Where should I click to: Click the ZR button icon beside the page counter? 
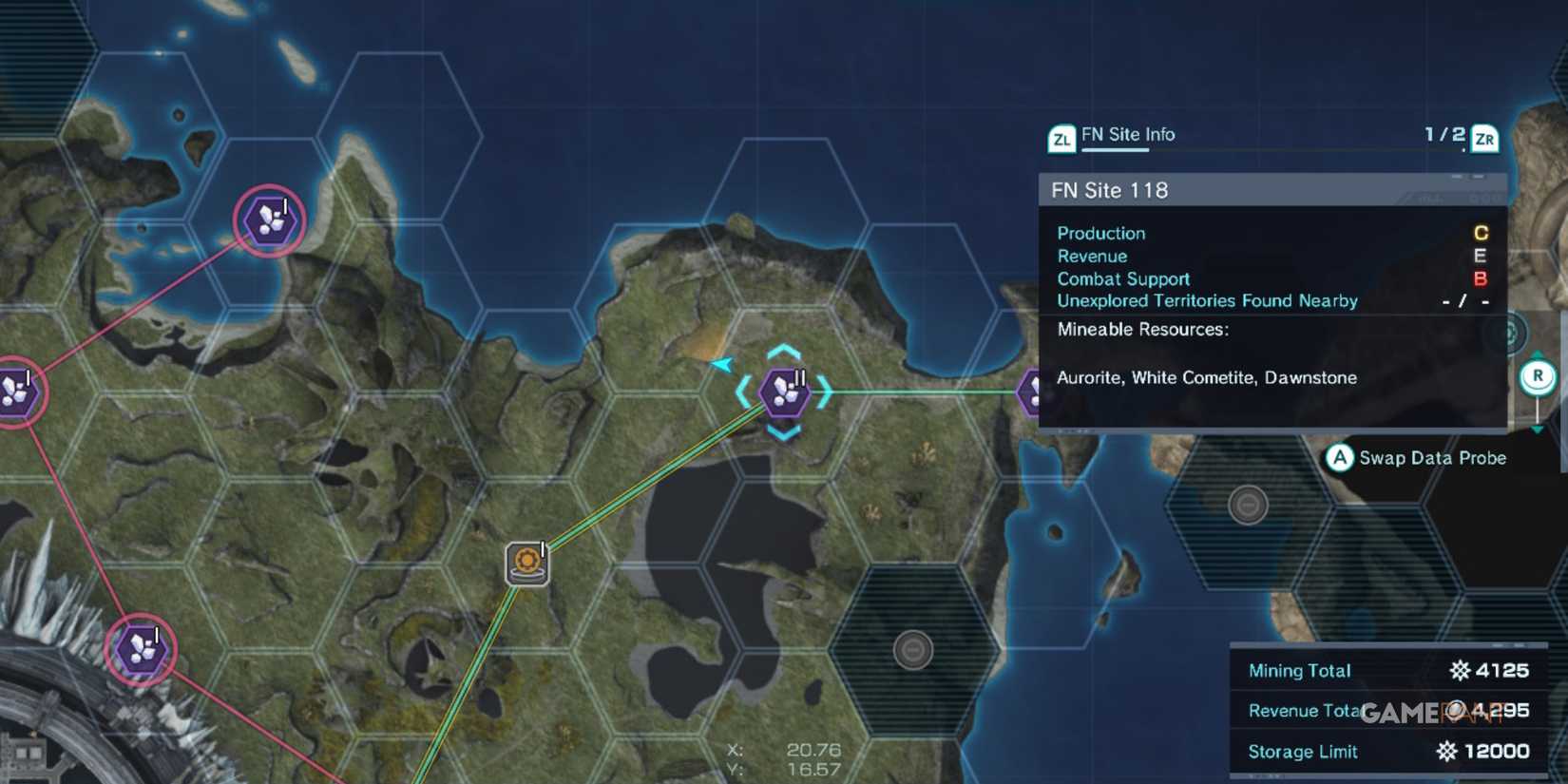[x=1484, y=139]
